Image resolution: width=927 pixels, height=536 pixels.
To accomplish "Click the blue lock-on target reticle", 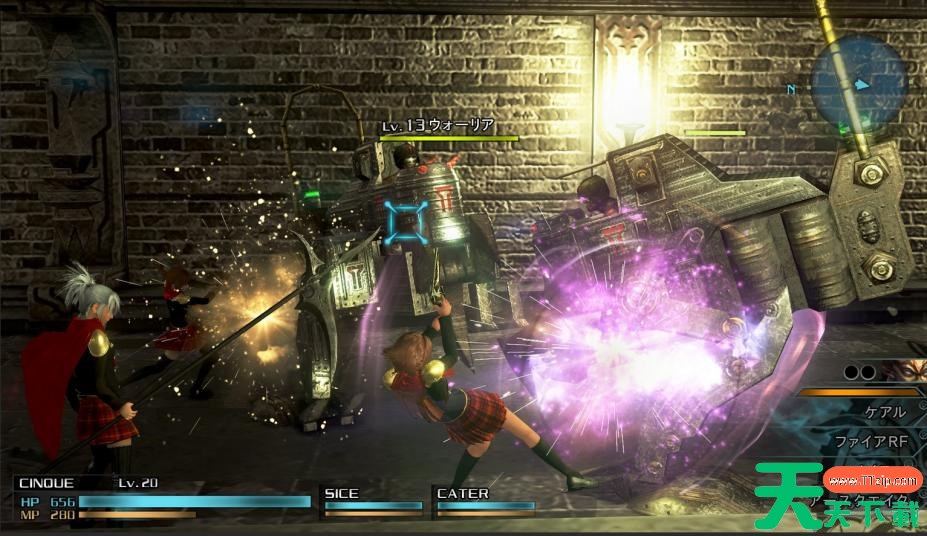I will point(405,222).
